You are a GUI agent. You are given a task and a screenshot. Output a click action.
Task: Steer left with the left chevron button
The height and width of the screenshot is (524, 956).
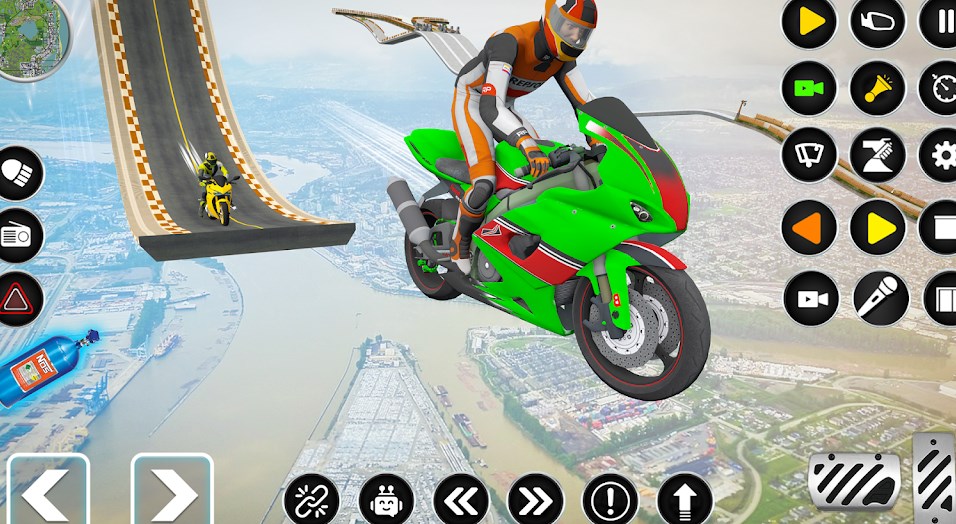[x=48, y=491]
